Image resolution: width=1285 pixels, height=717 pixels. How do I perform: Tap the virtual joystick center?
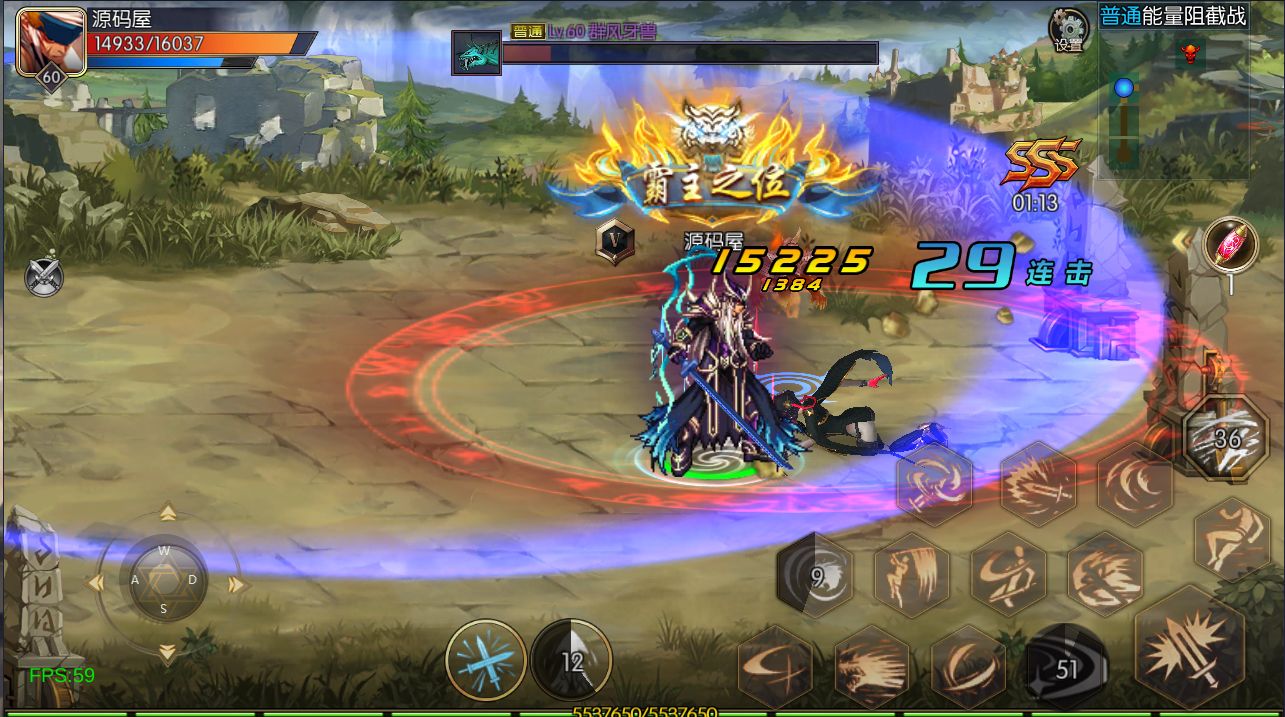click(164, 579)
